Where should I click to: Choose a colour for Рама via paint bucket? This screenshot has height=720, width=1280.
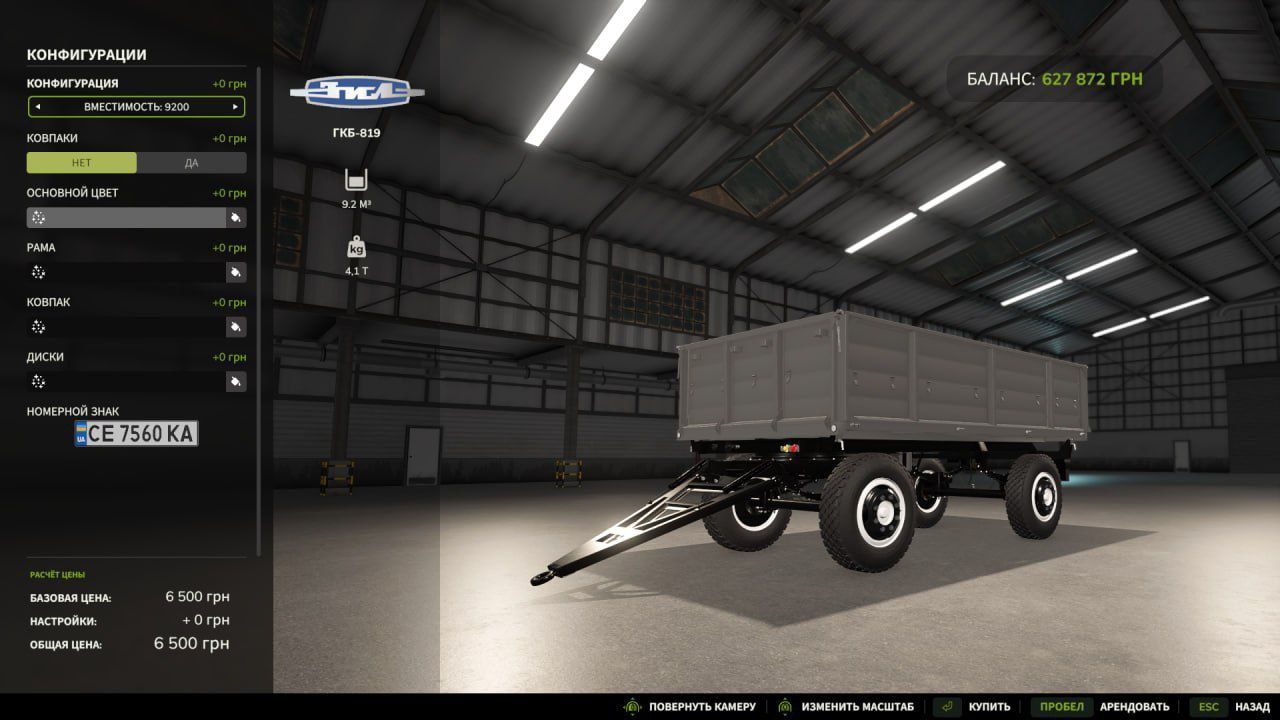236,272
